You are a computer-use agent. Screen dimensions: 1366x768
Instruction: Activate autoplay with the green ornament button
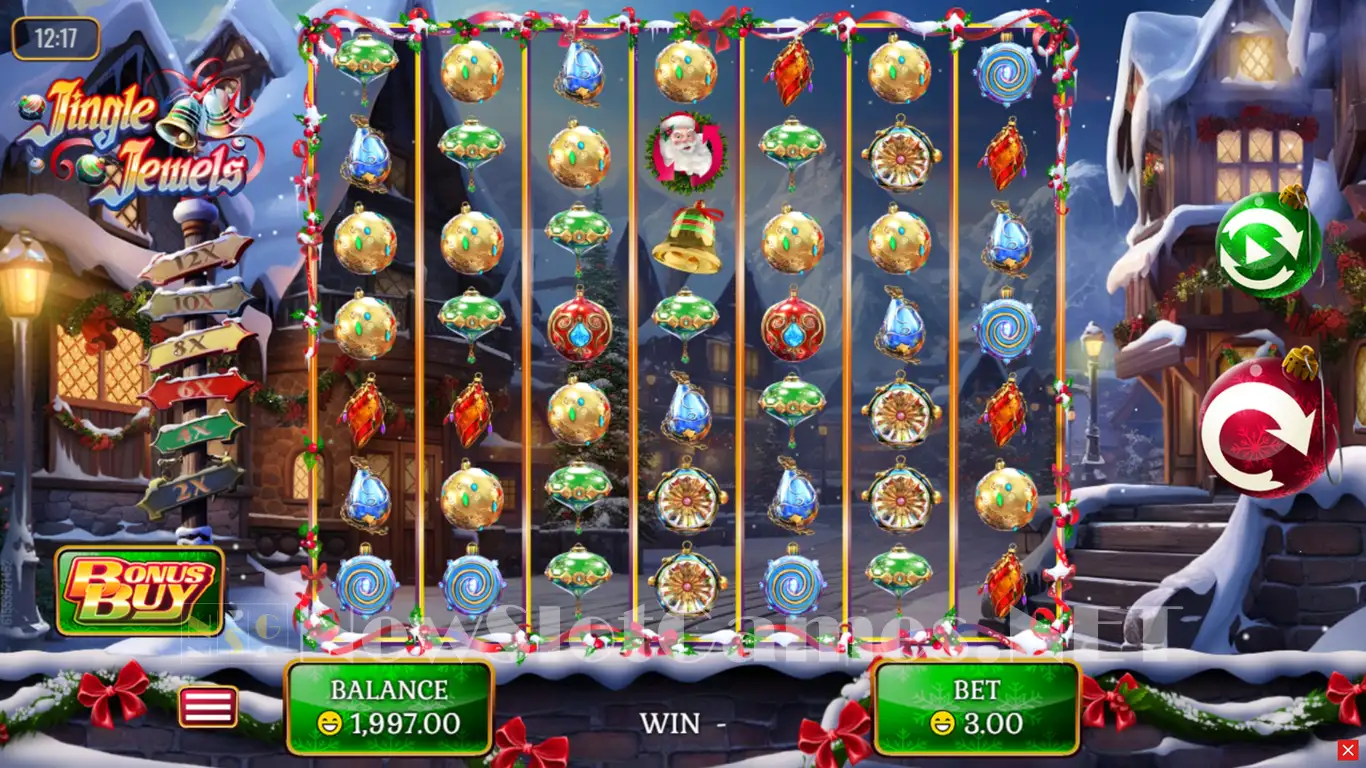[x=1268, y=245]
